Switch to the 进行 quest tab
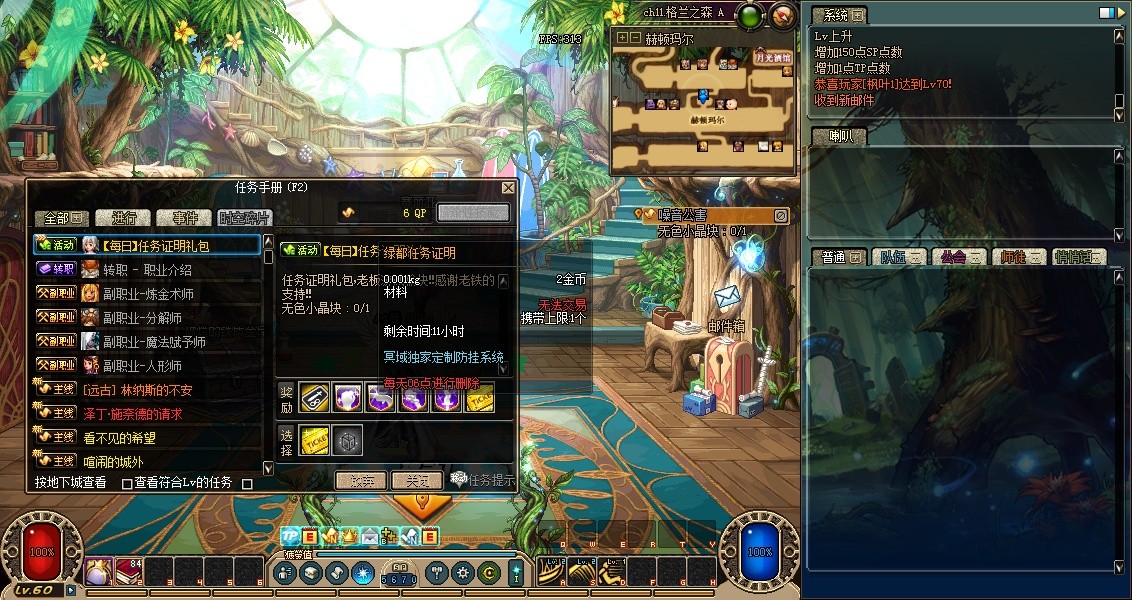 coord(124,218)
